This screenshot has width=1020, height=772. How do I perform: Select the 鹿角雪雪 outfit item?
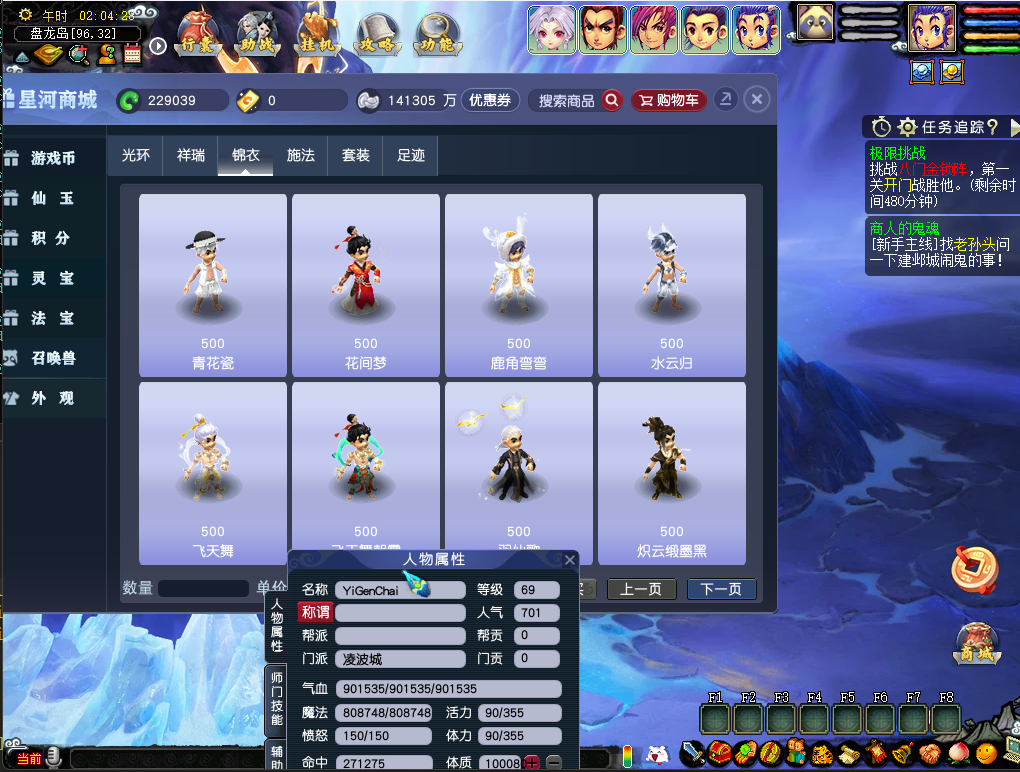(519, 285)
